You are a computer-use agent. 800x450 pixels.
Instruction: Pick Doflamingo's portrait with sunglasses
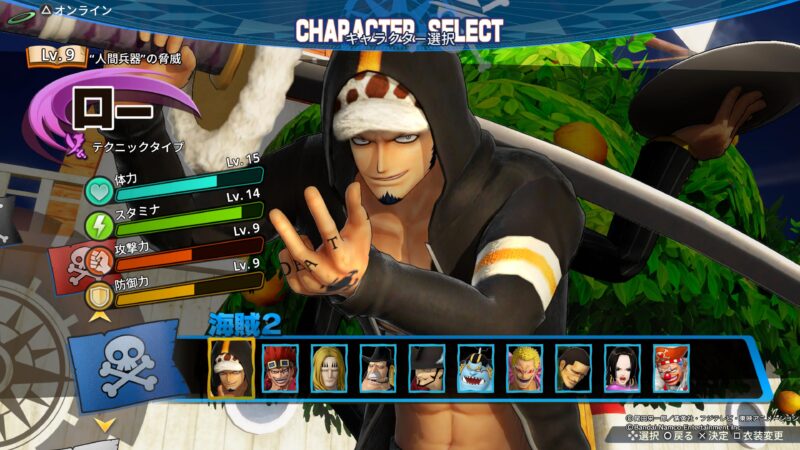[525, 368]
